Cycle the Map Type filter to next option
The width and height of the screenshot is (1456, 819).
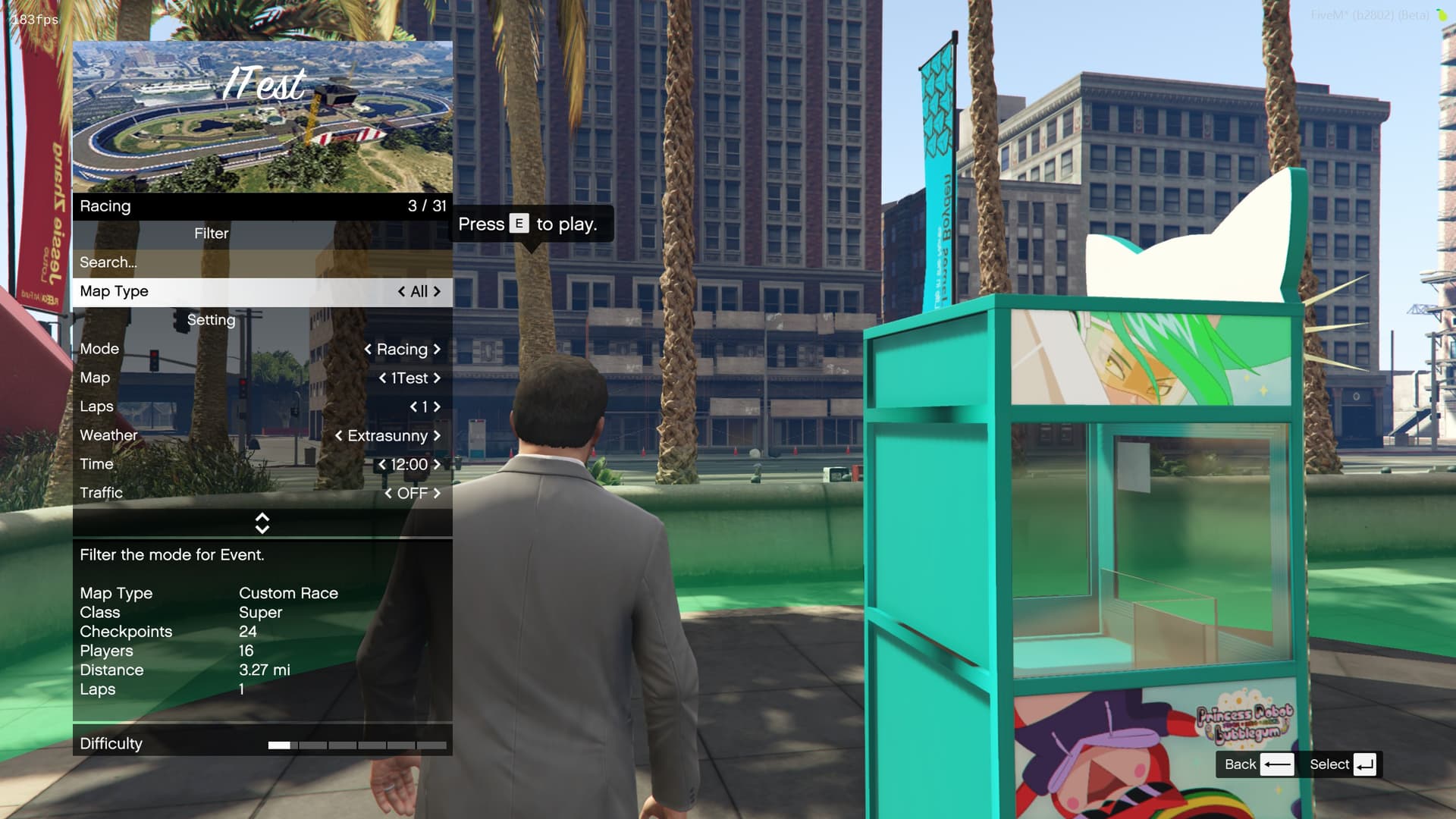[437, 291]
